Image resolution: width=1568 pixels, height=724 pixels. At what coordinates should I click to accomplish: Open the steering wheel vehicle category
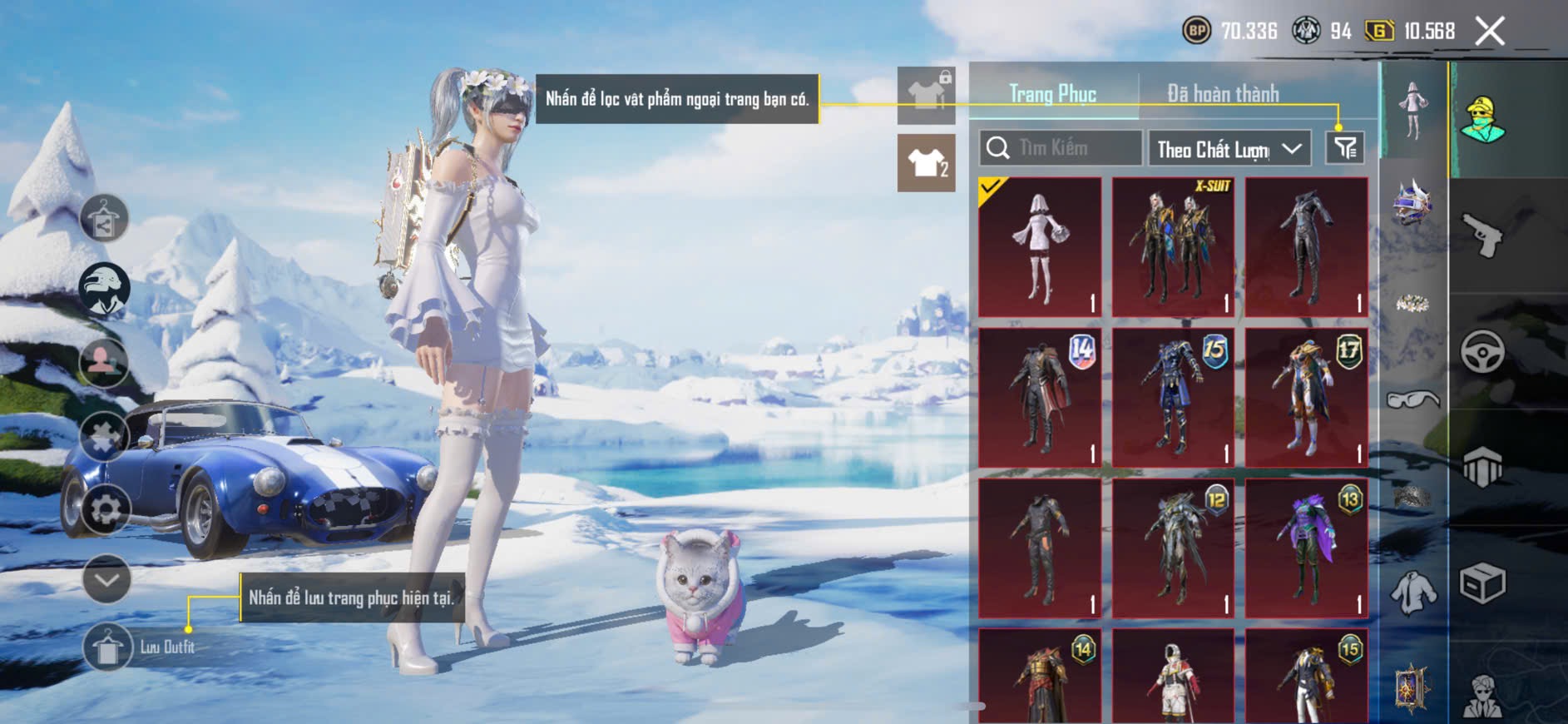click(x=1482, y=351)
